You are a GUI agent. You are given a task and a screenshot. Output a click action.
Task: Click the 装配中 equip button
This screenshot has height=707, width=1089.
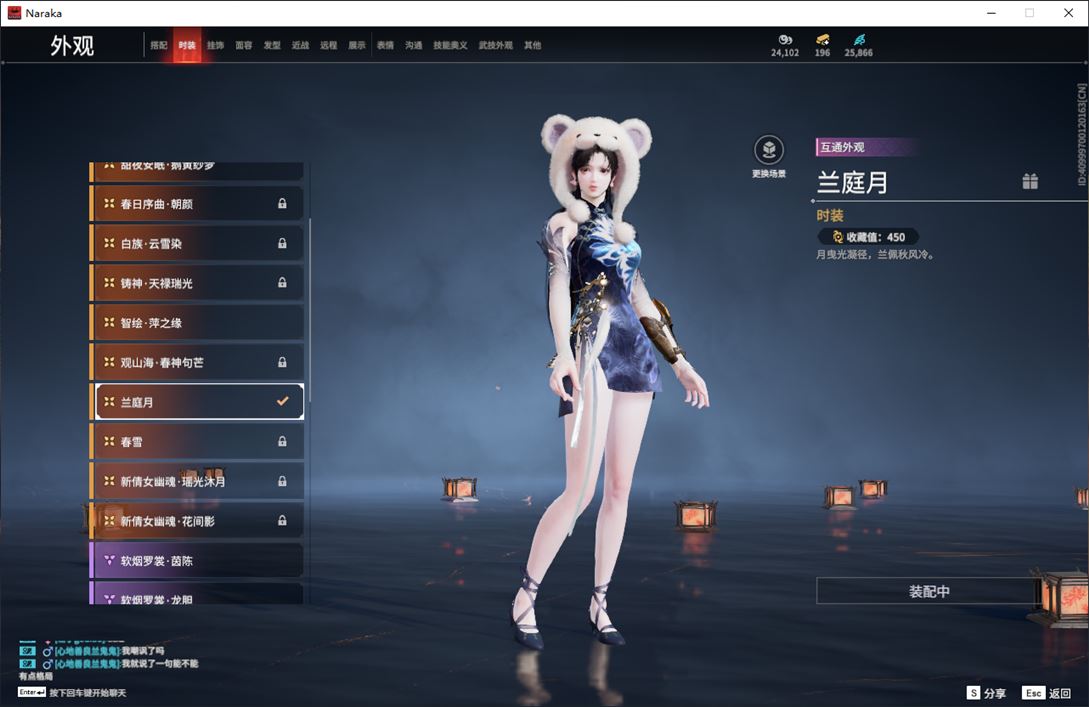[x=928, y=591]
